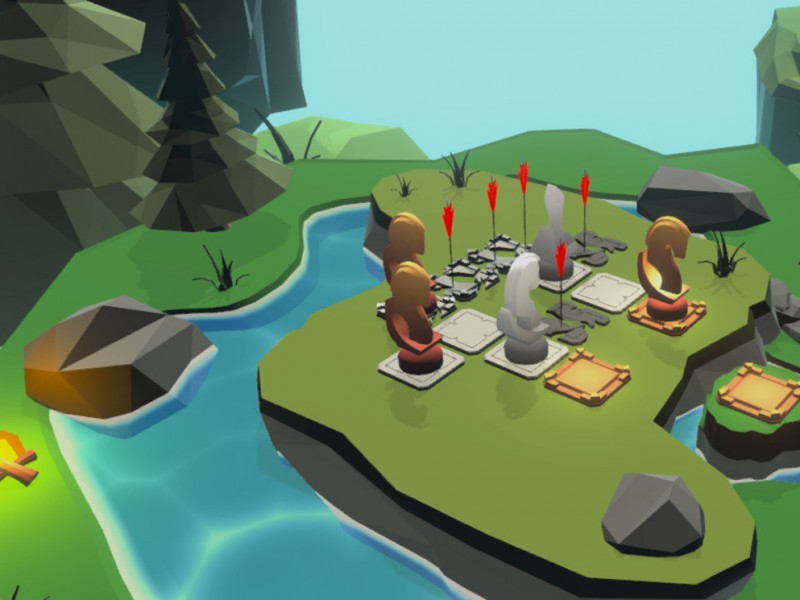
Task: Choose the empty orange tile beside the white knight
Action: (x=587, y=376)
